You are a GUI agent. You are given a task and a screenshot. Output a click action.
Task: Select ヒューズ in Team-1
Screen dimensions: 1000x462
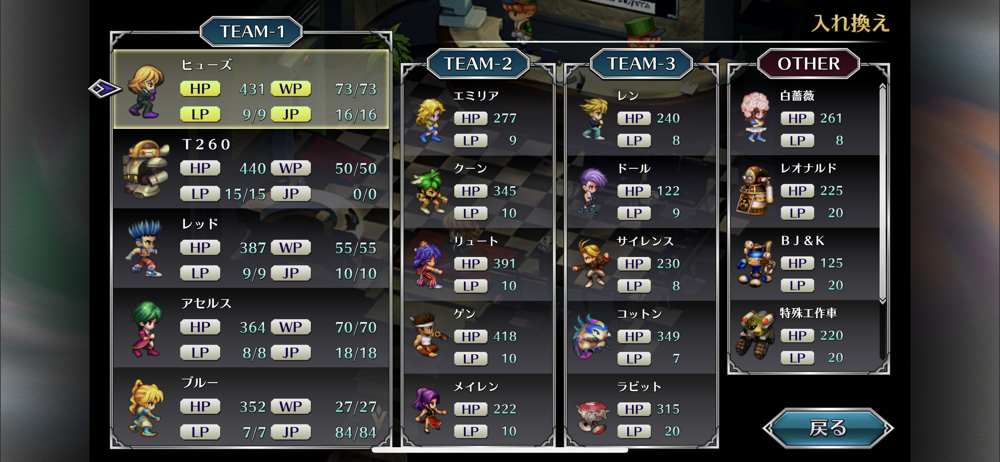tap(251, 89)
